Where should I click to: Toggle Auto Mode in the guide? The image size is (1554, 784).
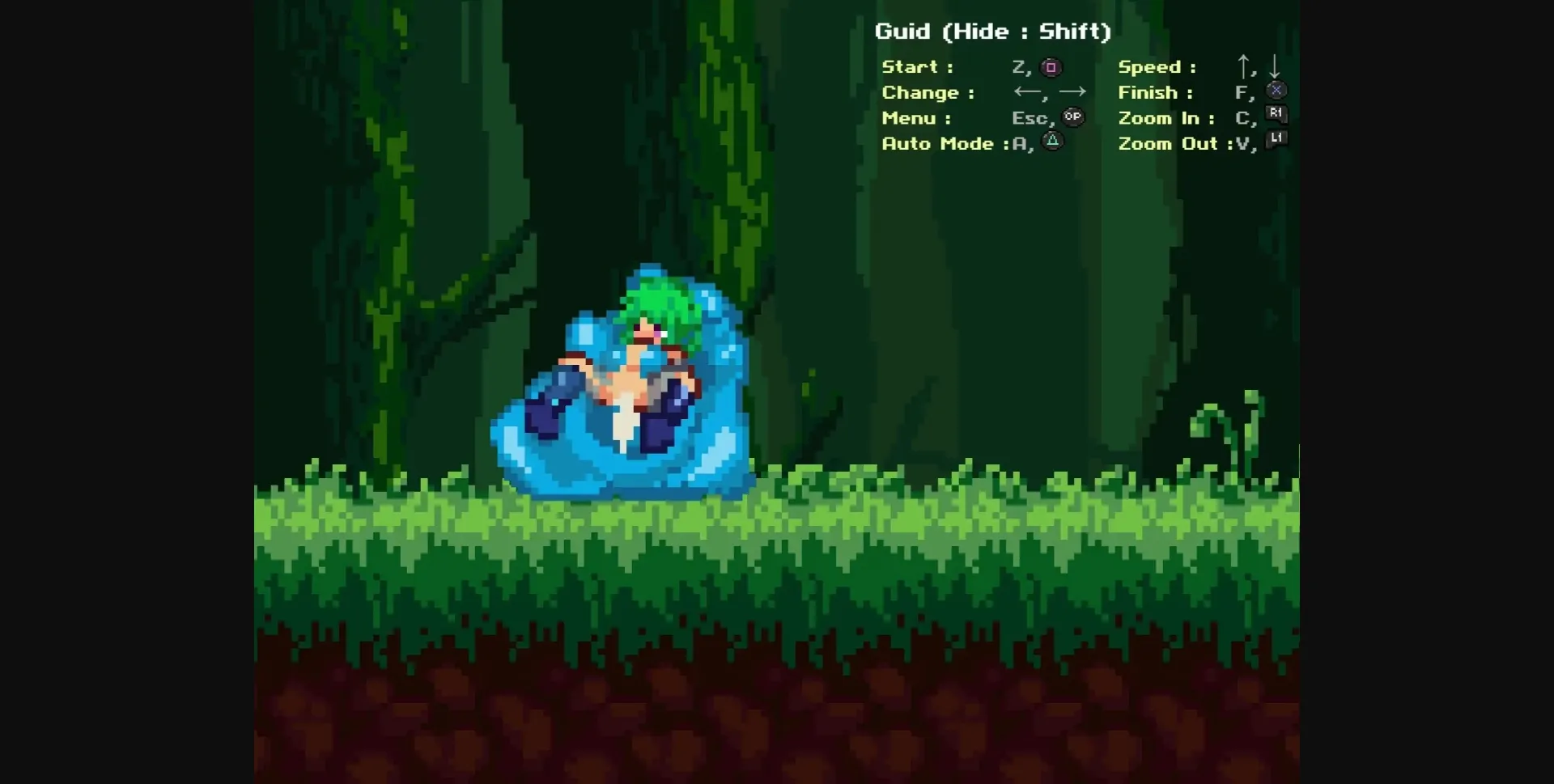point(940,143)
